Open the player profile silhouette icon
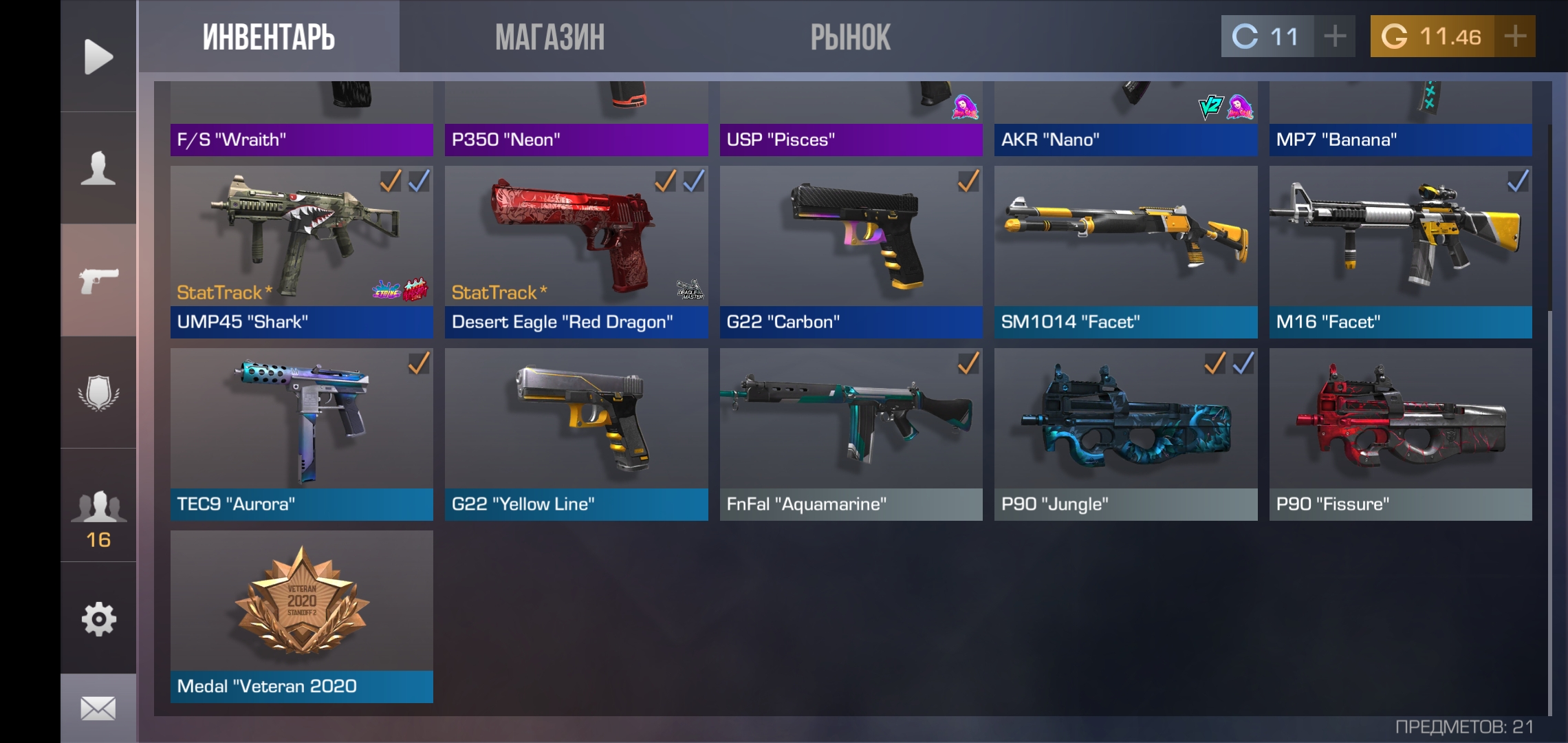Viewport: 1568px width, 743px height. pyautogui.click(x=98, y=169)
